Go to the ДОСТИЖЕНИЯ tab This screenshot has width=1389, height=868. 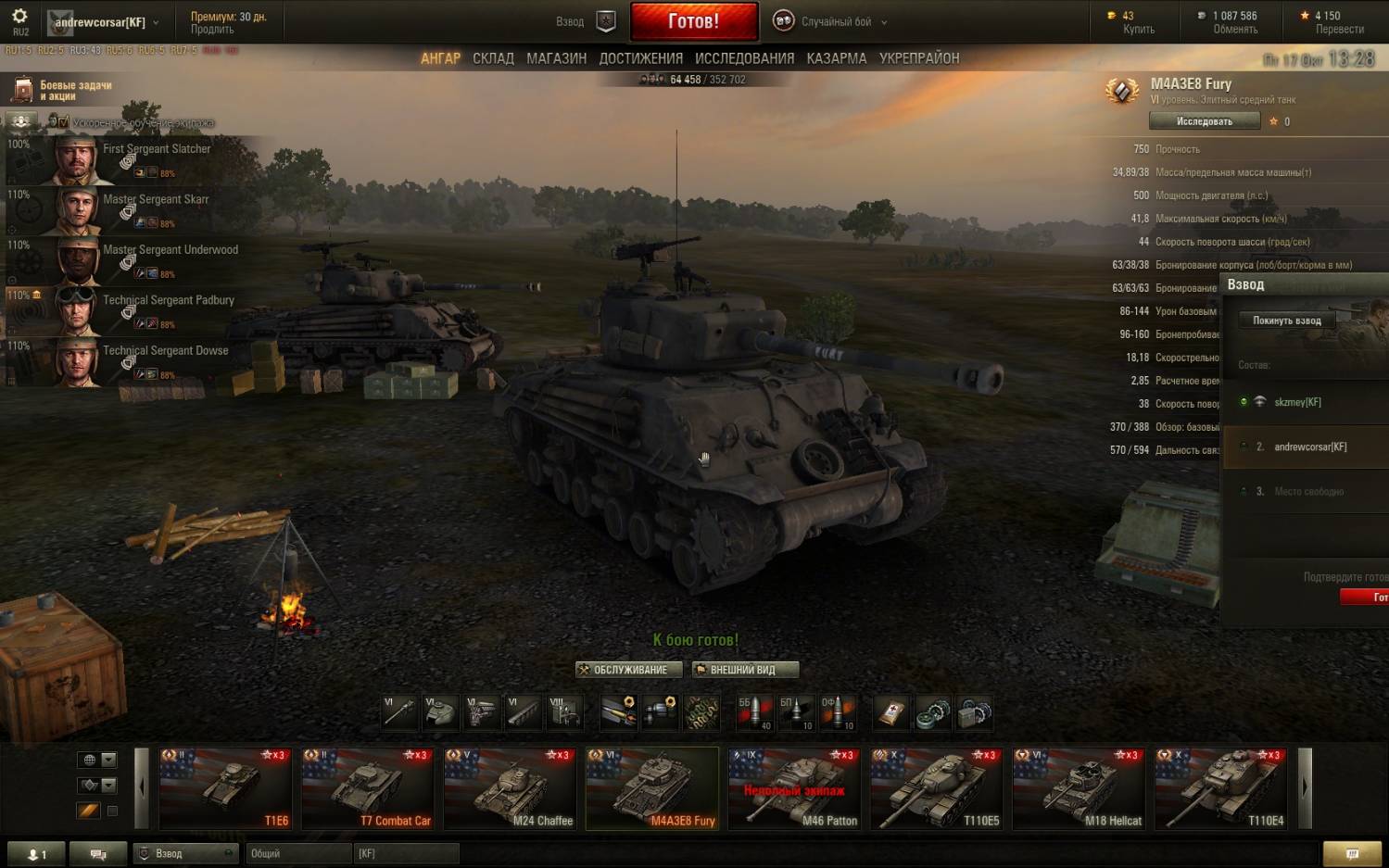640,58
